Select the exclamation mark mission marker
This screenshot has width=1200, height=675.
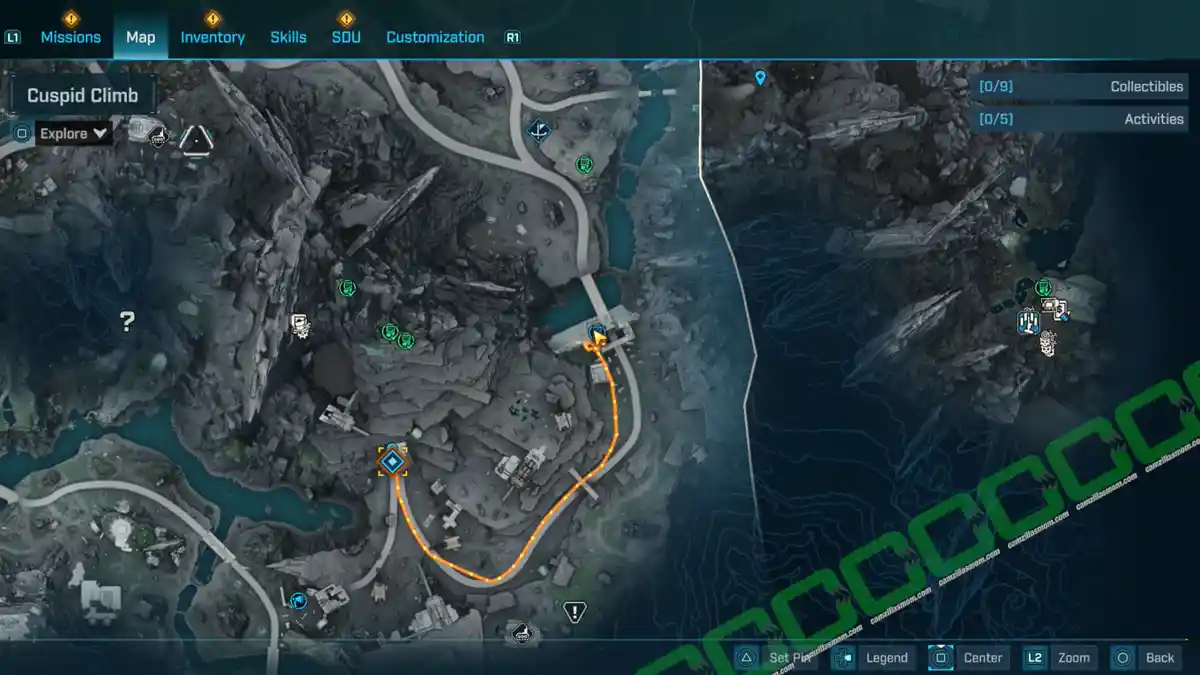[574, 612]
